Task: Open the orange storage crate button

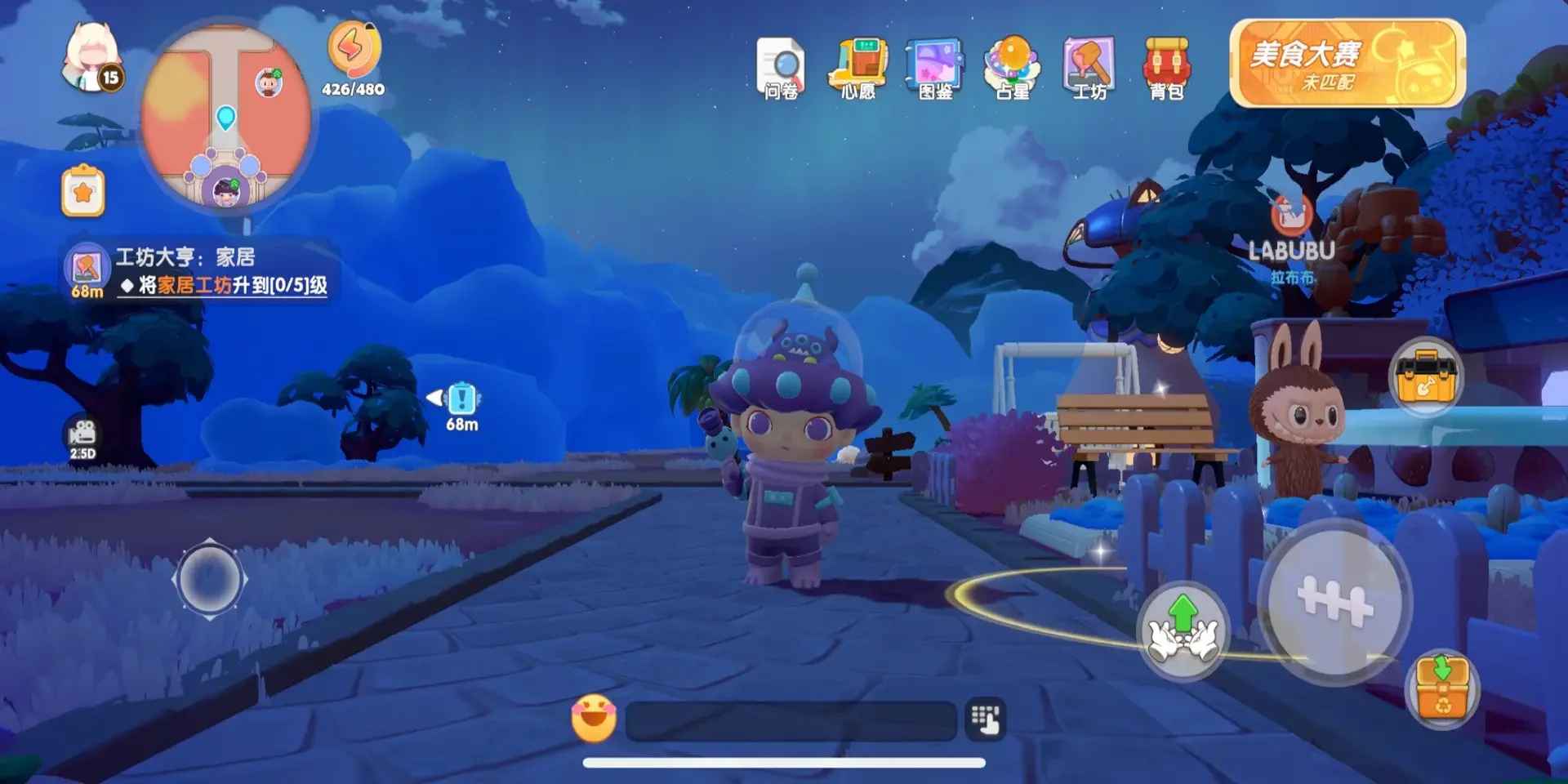Action: (x=1442, y=688)
